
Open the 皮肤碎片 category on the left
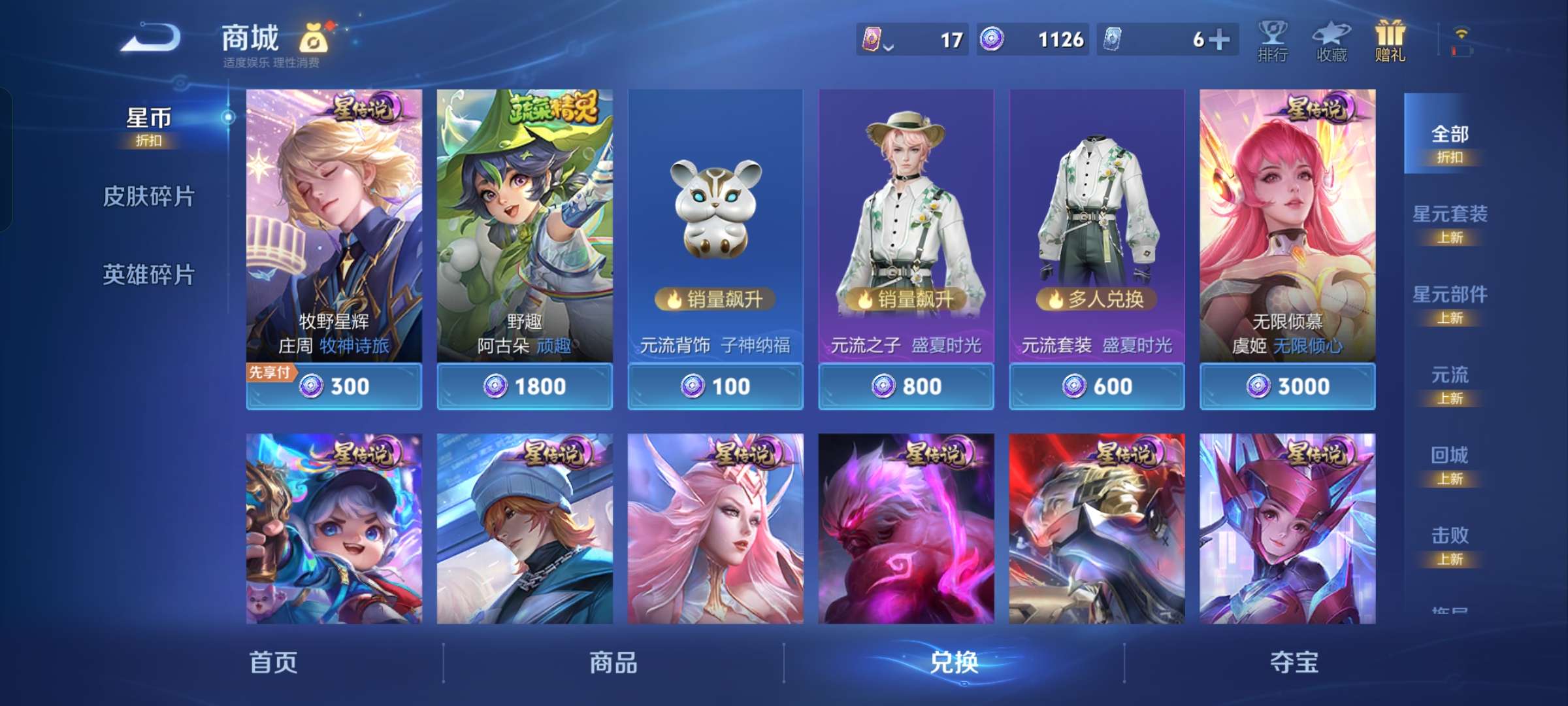point(149,196)
